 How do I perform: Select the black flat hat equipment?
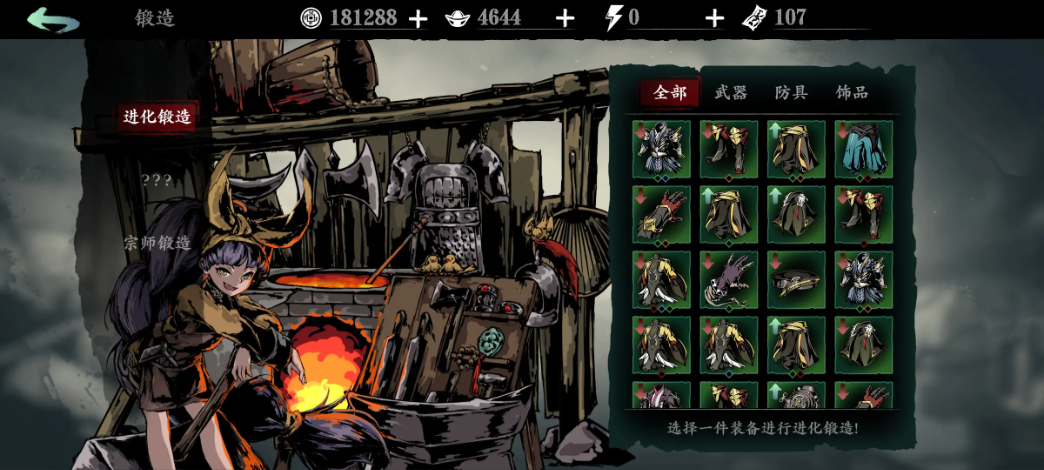(x=796, y=279)
